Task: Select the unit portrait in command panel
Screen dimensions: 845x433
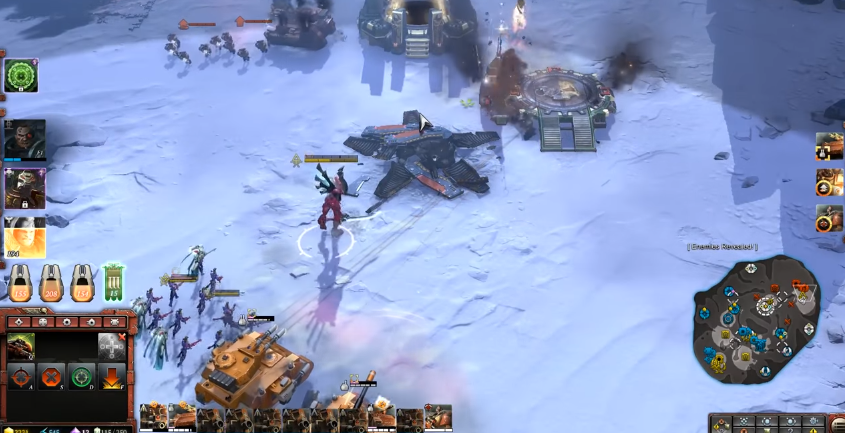Action: point(21,346)
